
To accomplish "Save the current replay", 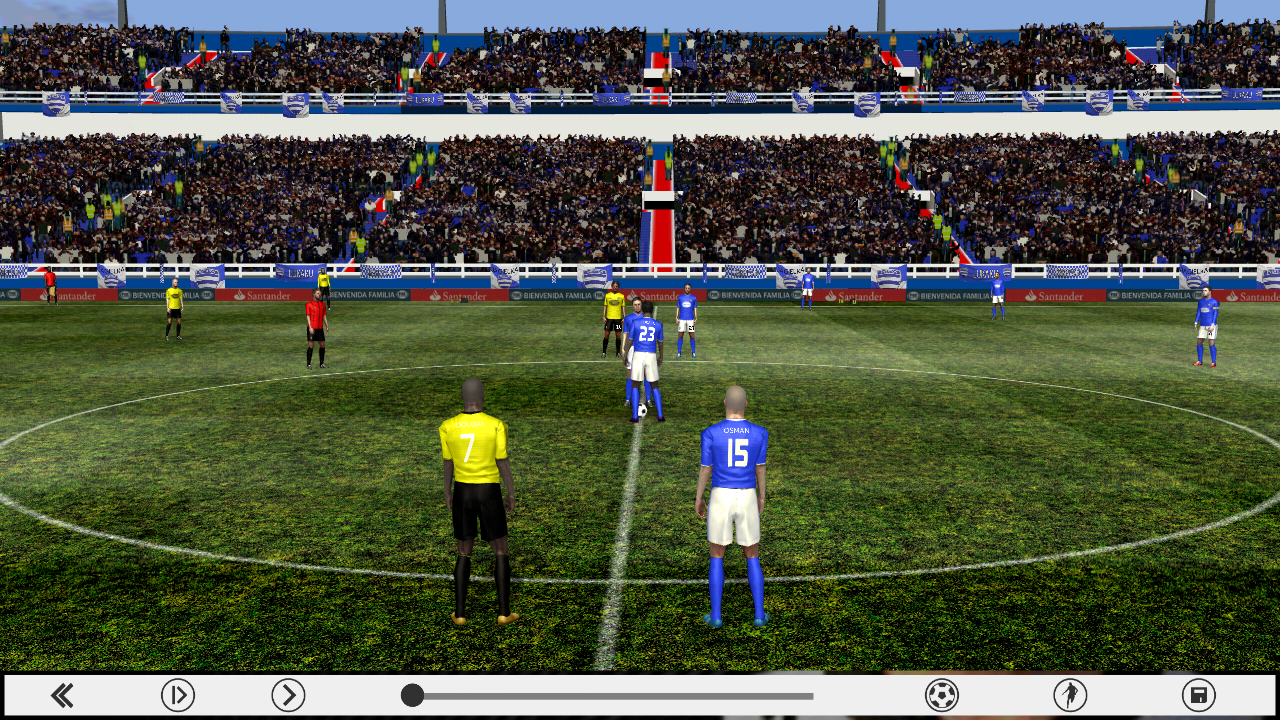I will (x=1198, y=696).
